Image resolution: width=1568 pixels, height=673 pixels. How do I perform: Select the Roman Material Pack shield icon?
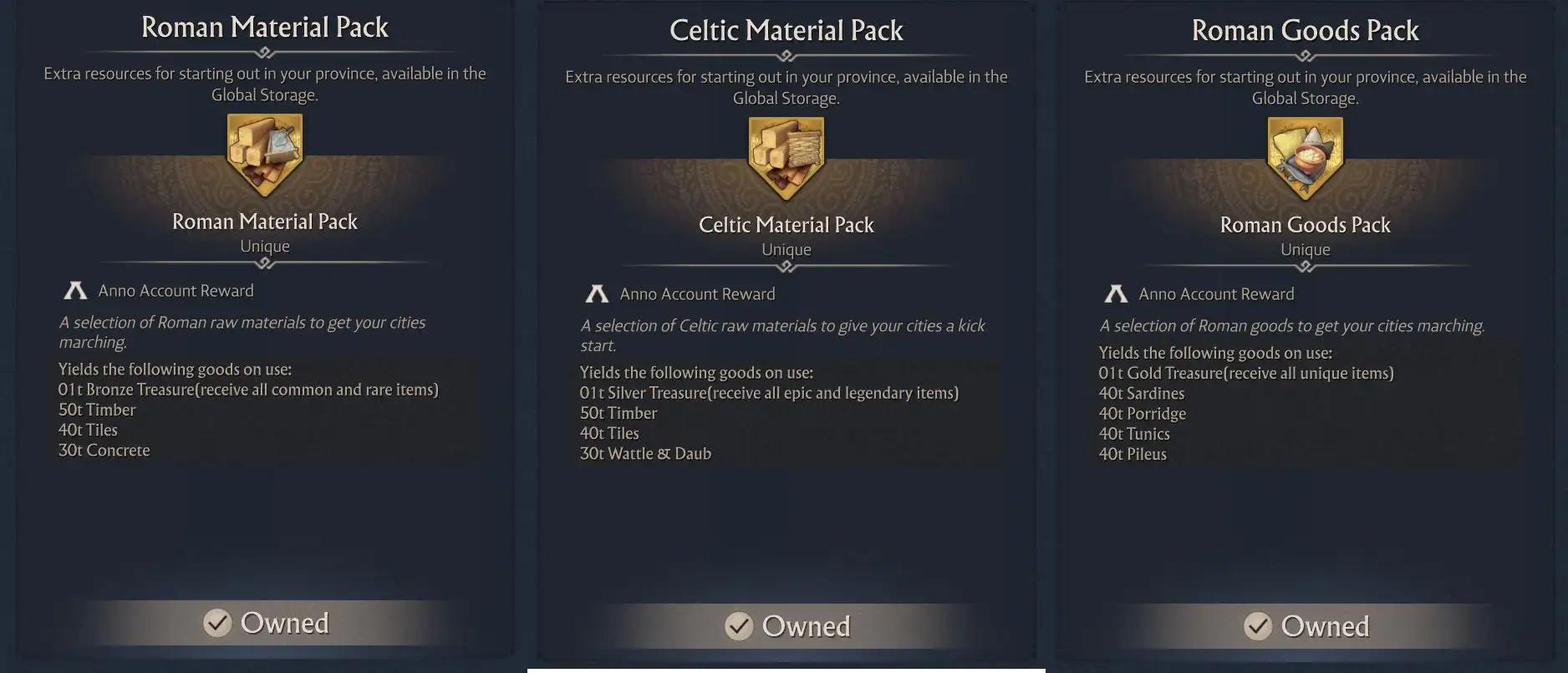tap(264, 155)
